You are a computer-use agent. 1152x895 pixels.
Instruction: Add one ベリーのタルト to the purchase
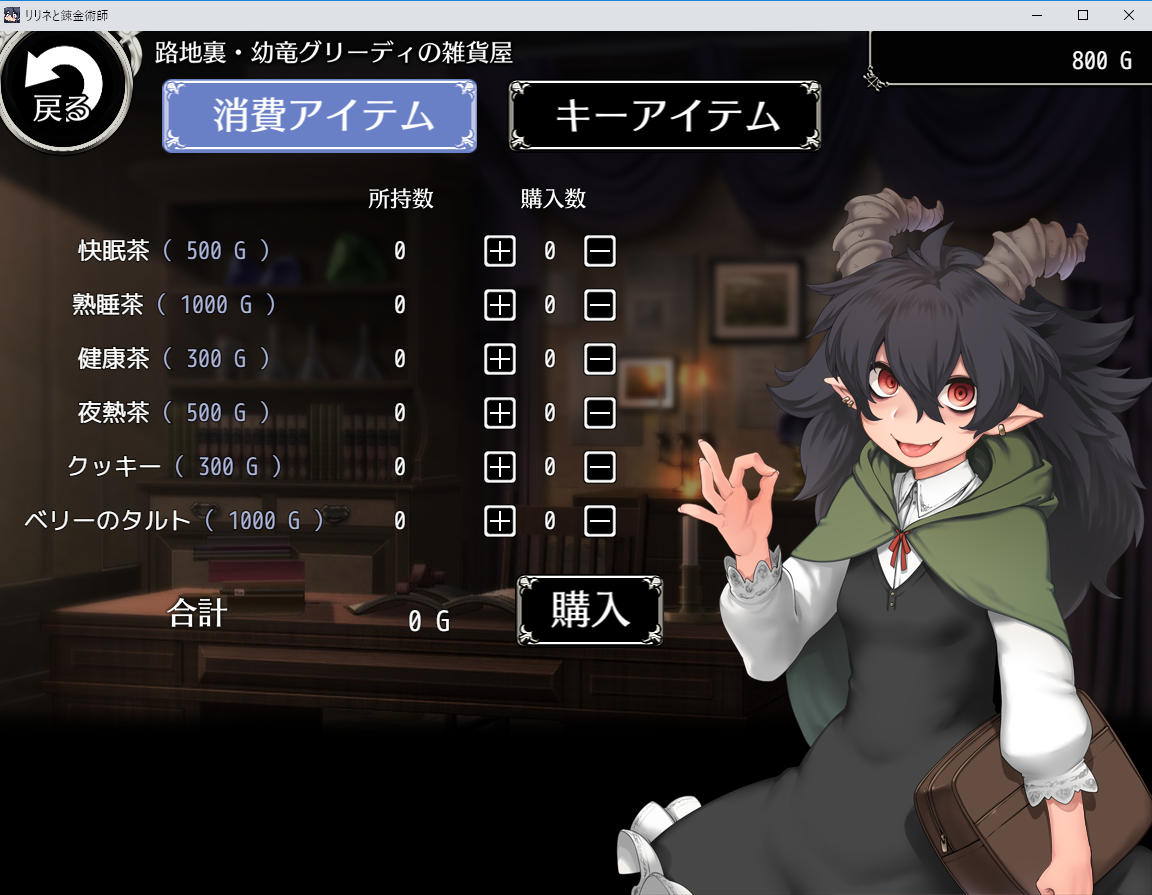coord(500,520)
